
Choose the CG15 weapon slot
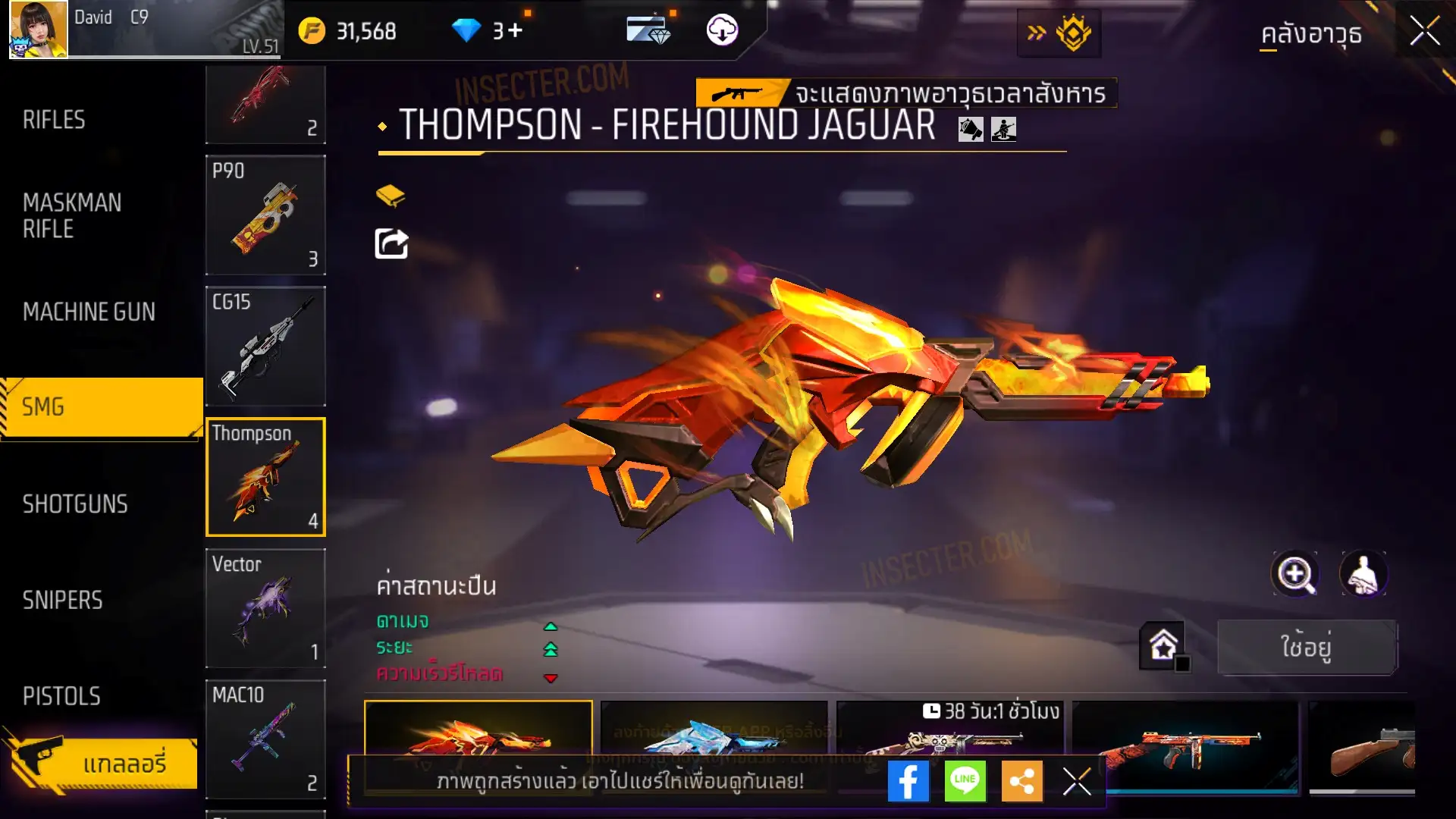pyautogui.click(x=265, y=347)
